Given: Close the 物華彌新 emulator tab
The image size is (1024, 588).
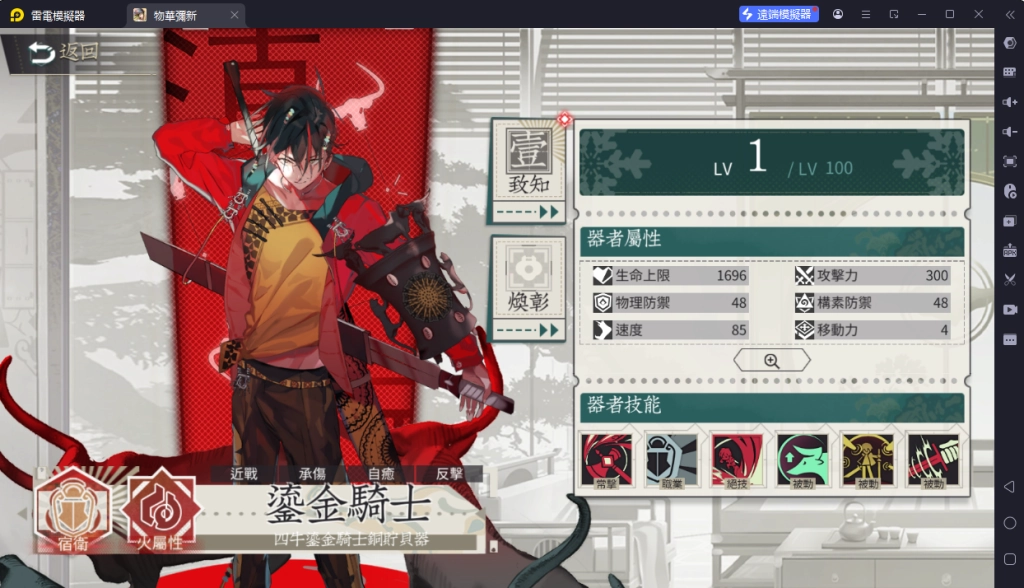Looking at the screenshot, I should tap(234, 15).
